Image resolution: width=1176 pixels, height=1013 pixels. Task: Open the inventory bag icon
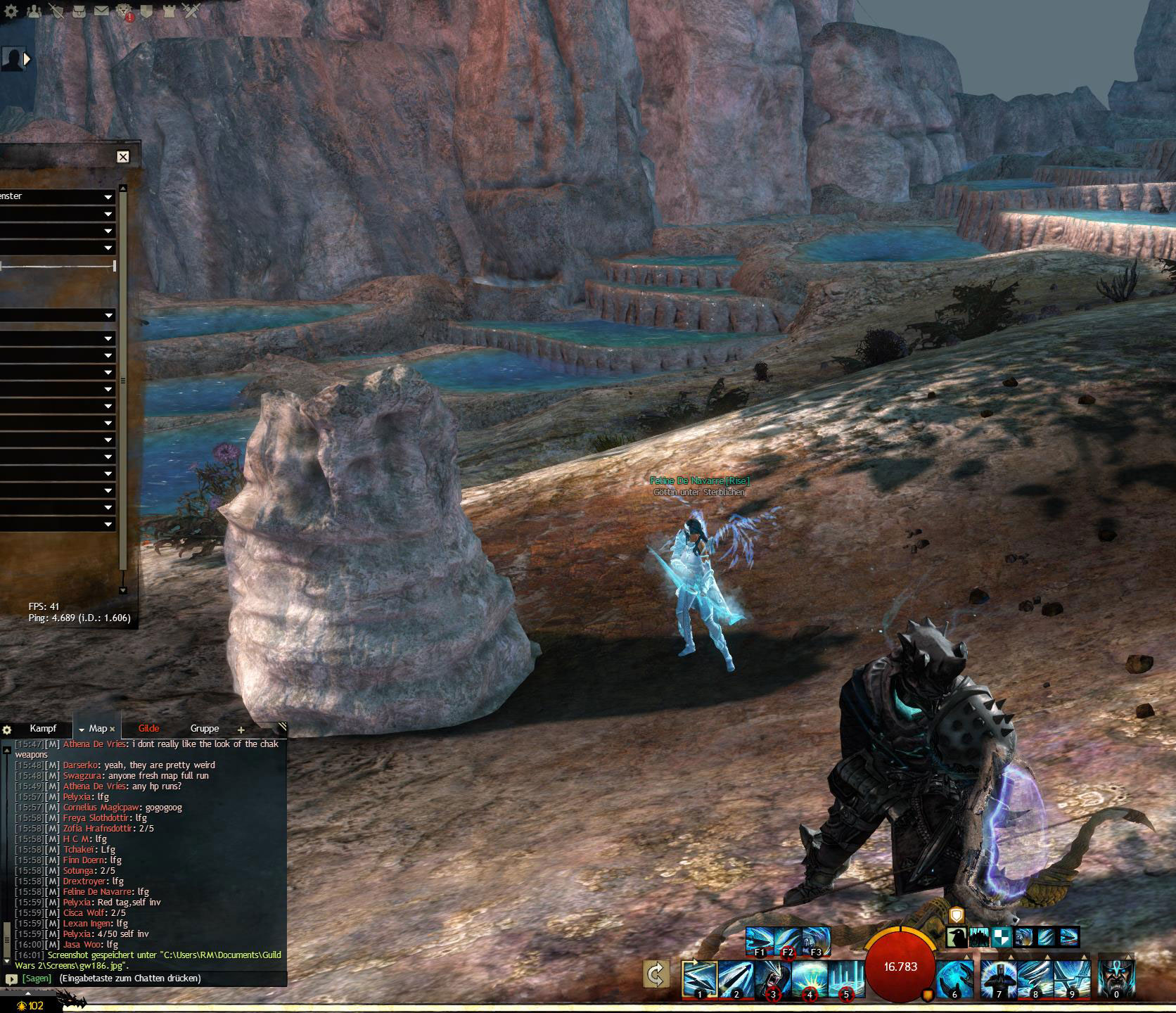79,10
